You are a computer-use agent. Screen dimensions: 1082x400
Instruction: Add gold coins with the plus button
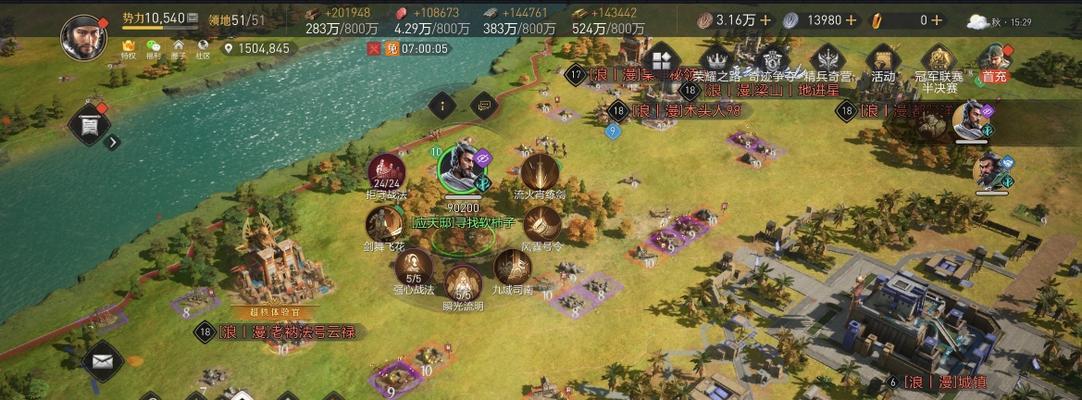[766, 19]
